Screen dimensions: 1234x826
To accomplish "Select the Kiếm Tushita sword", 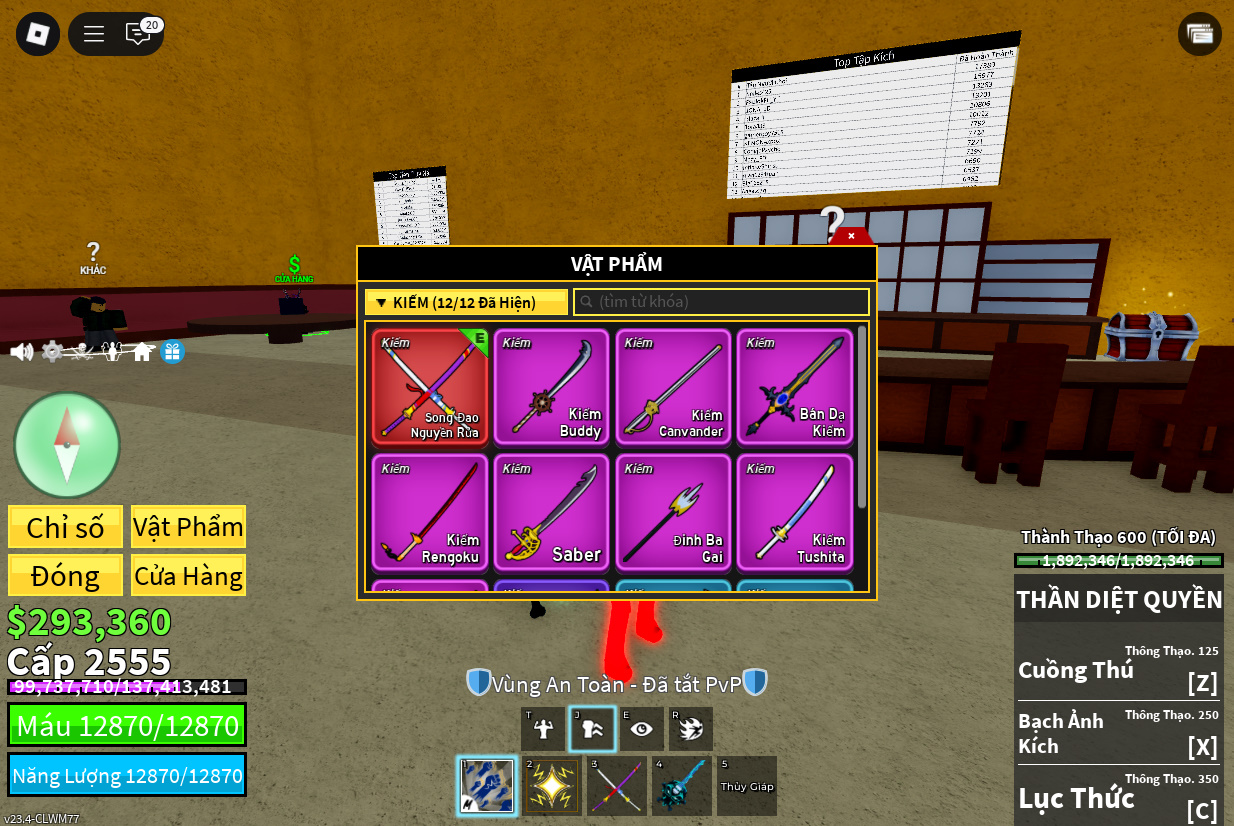I will [x=795, y=512].
